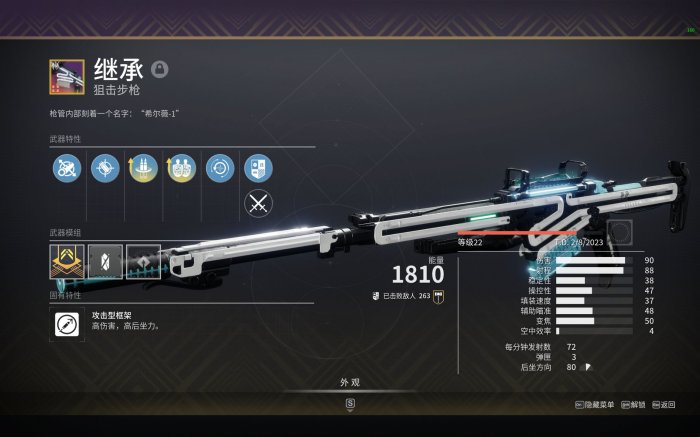Select the first barrel perk icon
This screenshot has height=437, width=700.
click(x=67, y=168)
